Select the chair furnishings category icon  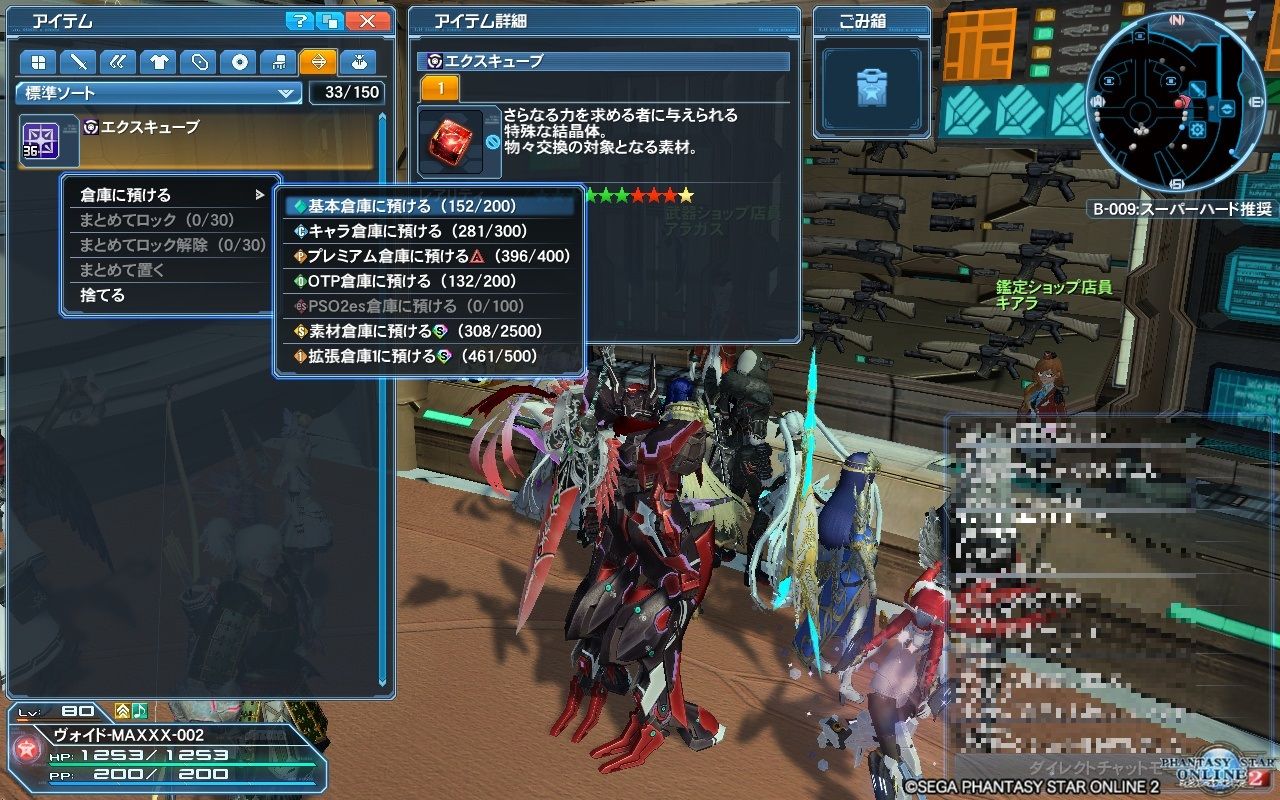coord(281,62)
